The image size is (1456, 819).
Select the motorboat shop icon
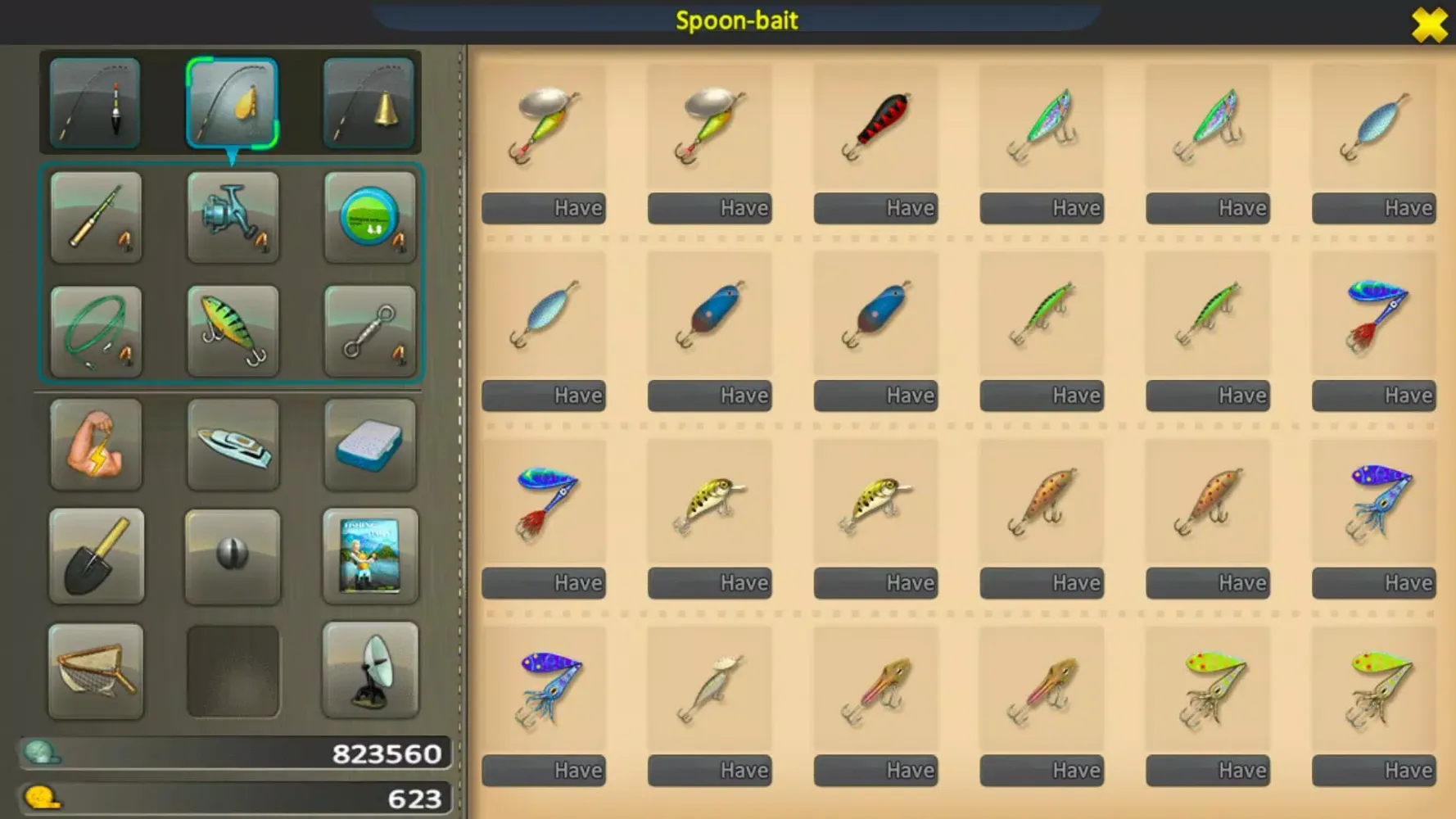(233, 445)
